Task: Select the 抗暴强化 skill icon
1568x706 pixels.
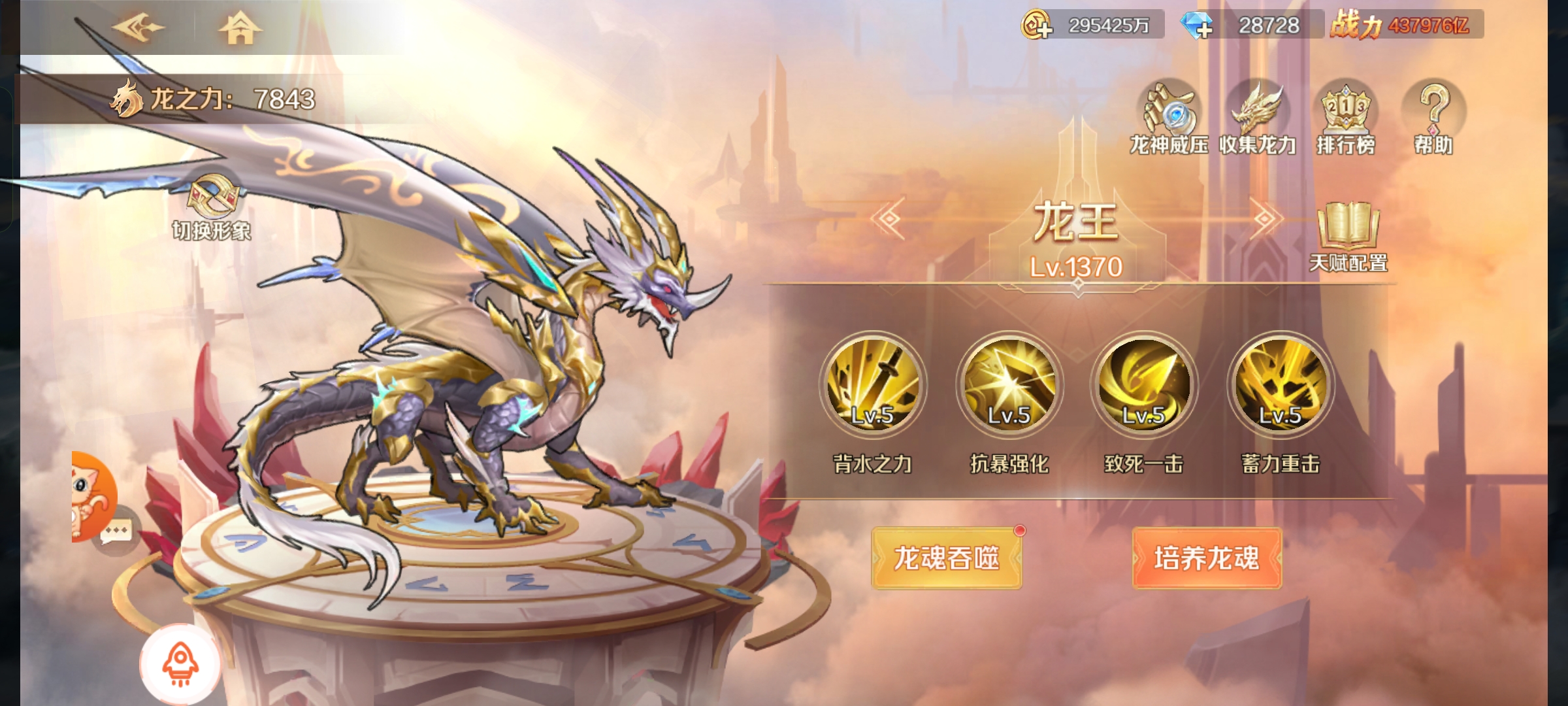Action: click(x=1009, y=384)
